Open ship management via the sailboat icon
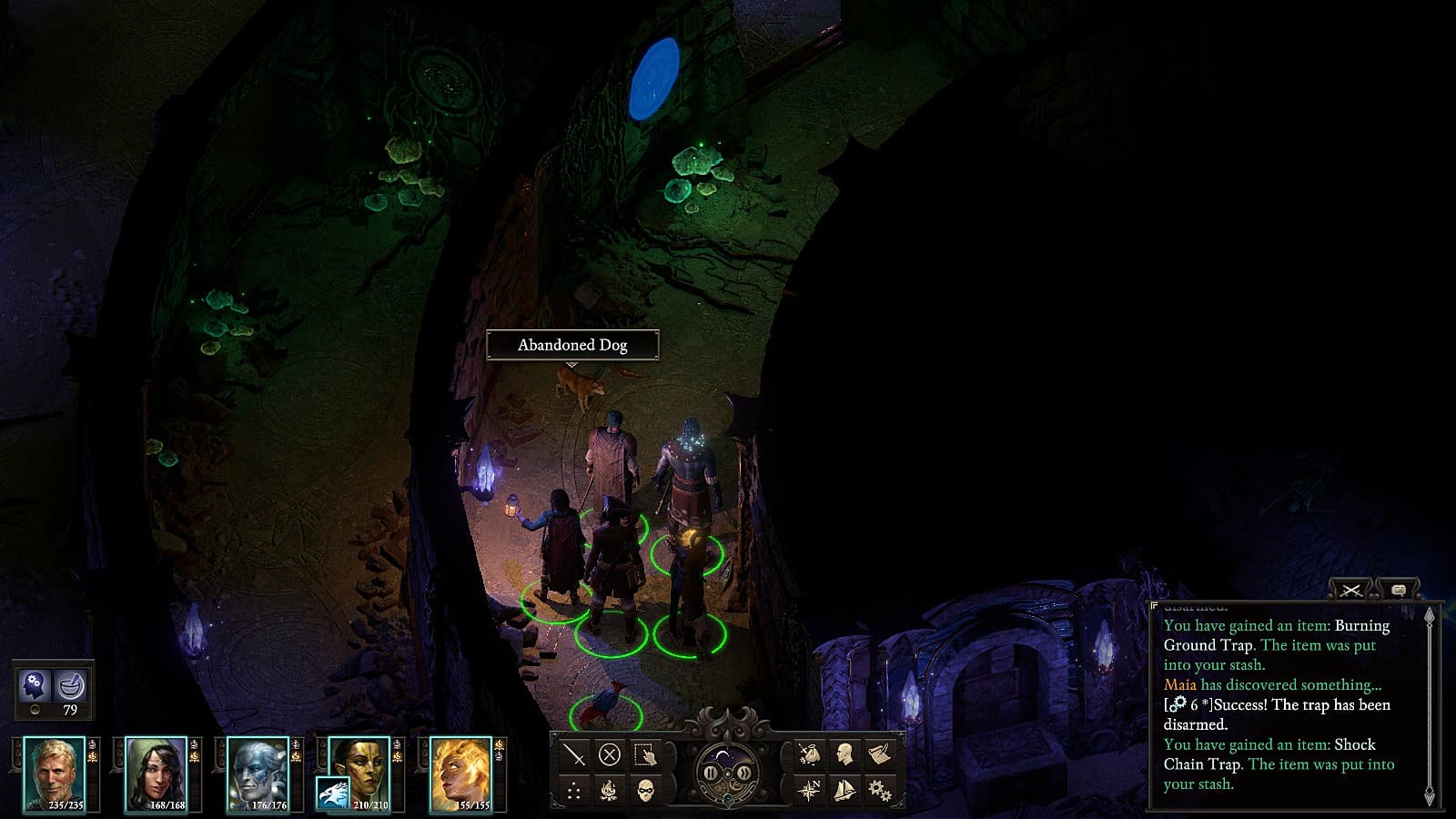This screenshot has height=819, width=1456. pos(844,790)
